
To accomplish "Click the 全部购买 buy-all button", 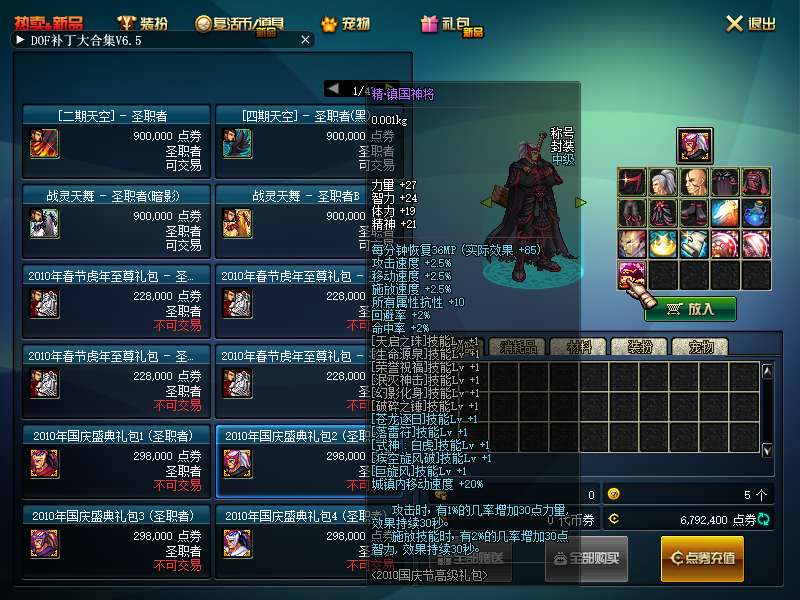I will click(586, 558).
